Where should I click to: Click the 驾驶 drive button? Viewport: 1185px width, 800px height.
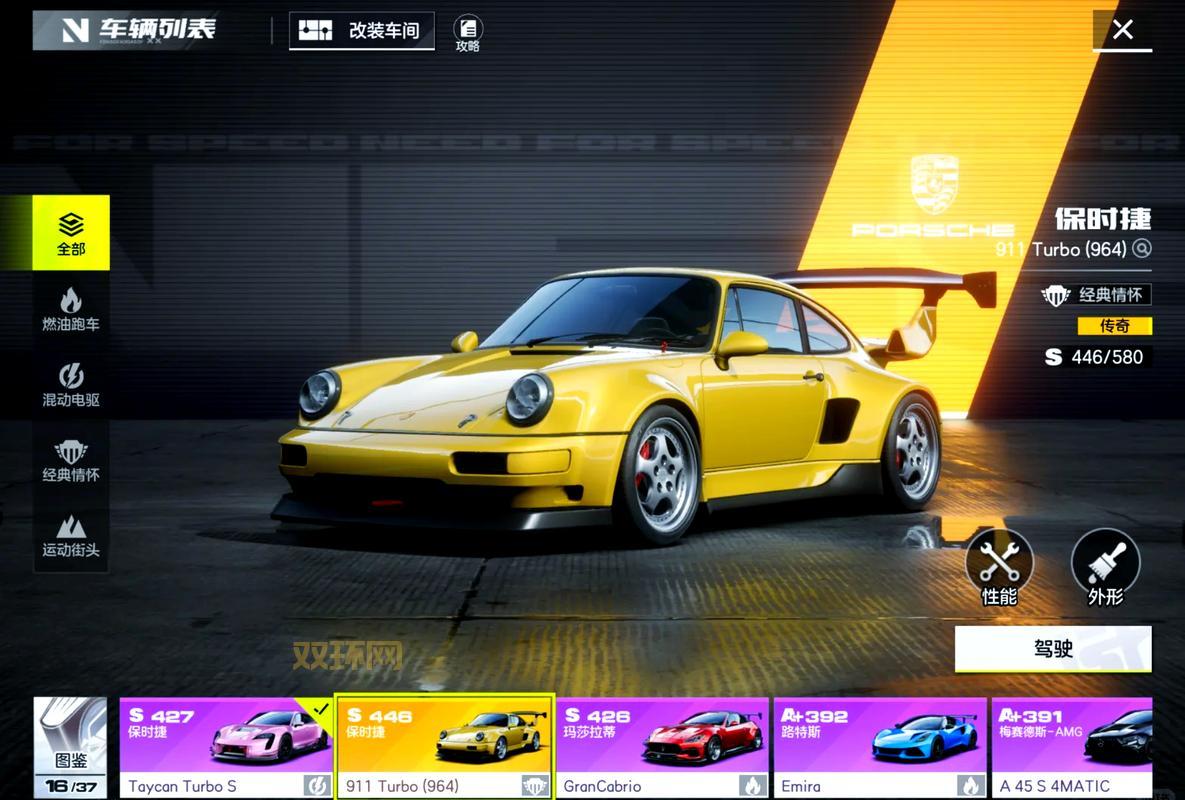[x=1053, y=649]
